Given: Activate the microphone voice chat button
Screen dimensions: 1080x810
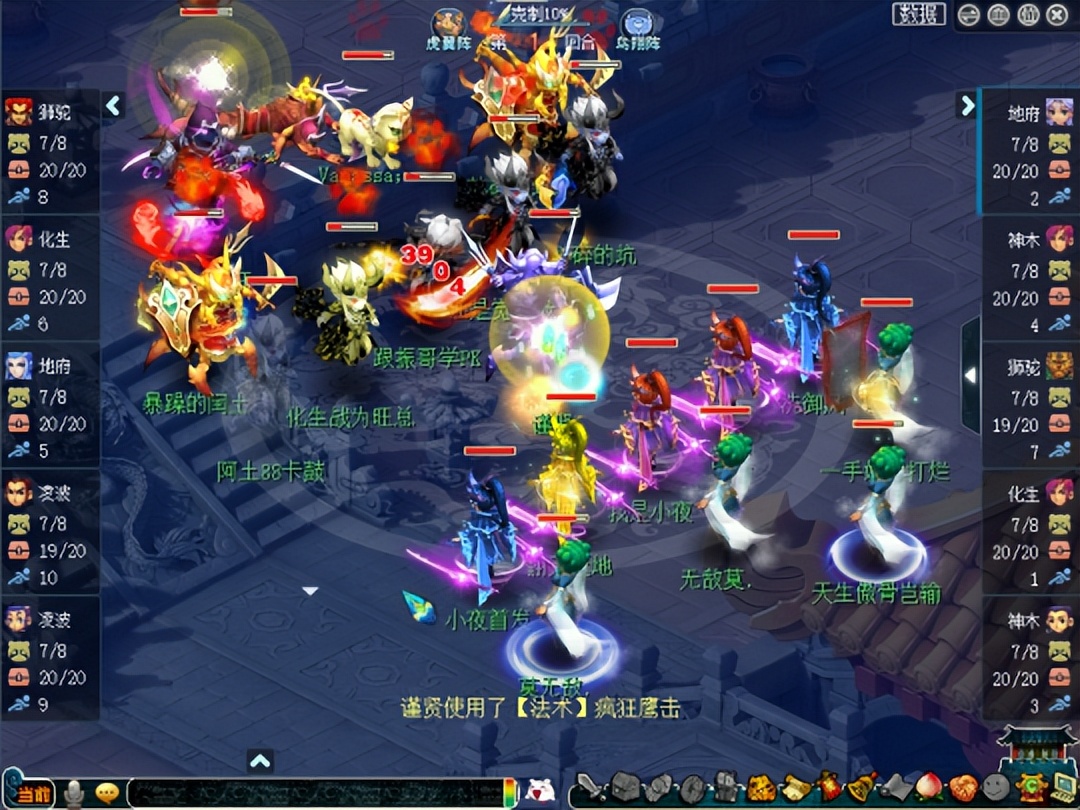Looking at the screenshot, I should pyautogui.click(x=74, y=794).
